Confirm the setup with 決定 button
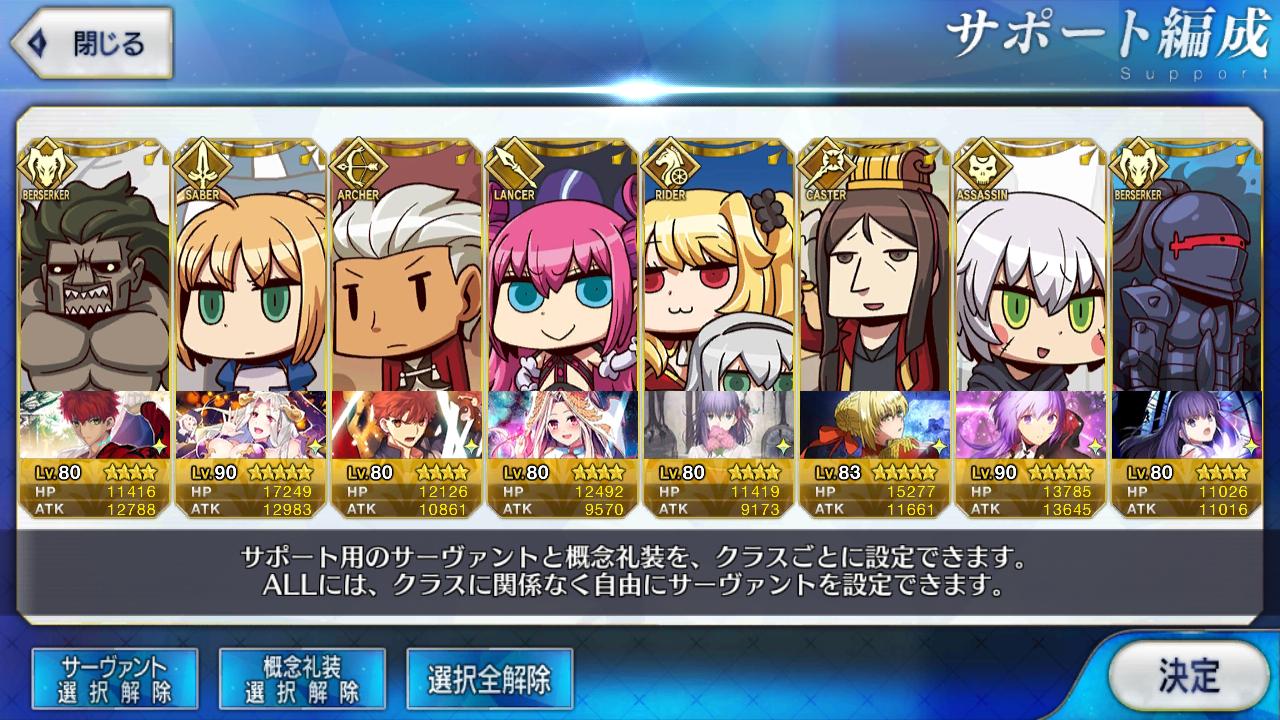The image size is (1280, 720). 1188,676
